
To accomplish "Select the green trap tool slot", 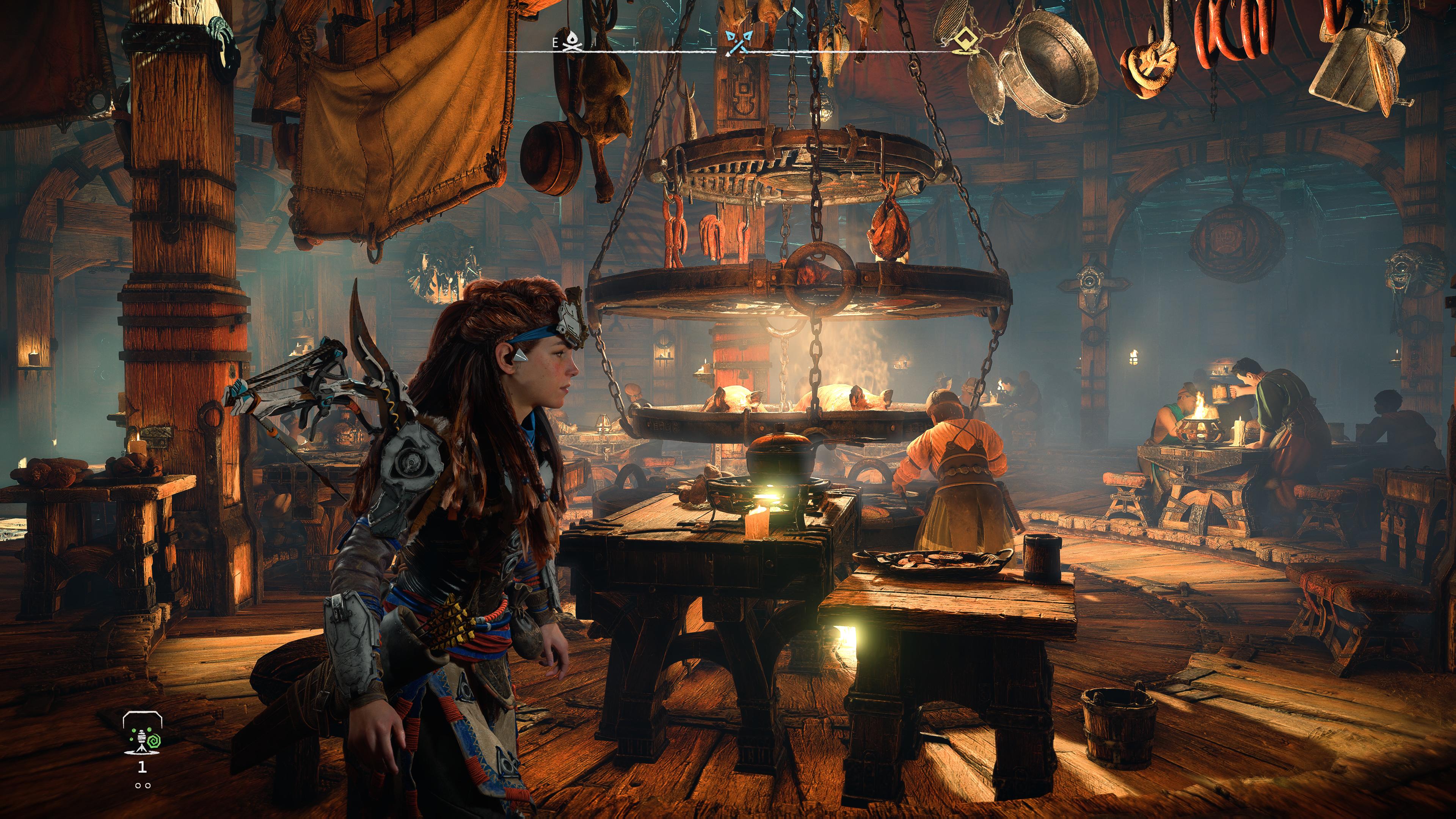I will point(143,734).
